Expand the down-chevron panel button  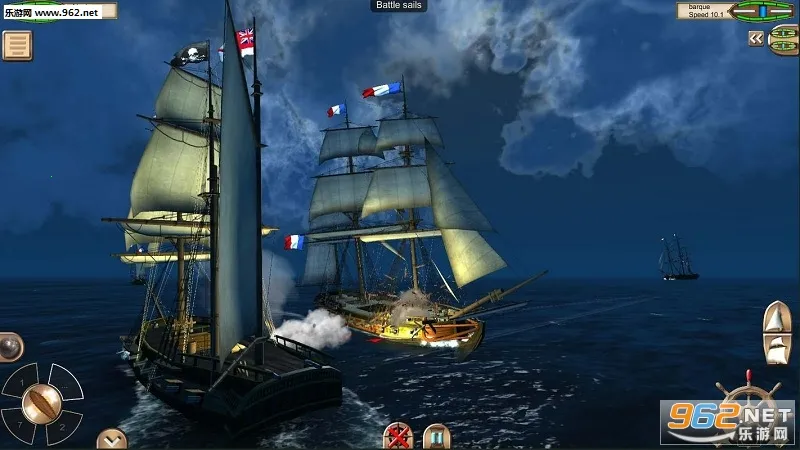click(112, 438)
